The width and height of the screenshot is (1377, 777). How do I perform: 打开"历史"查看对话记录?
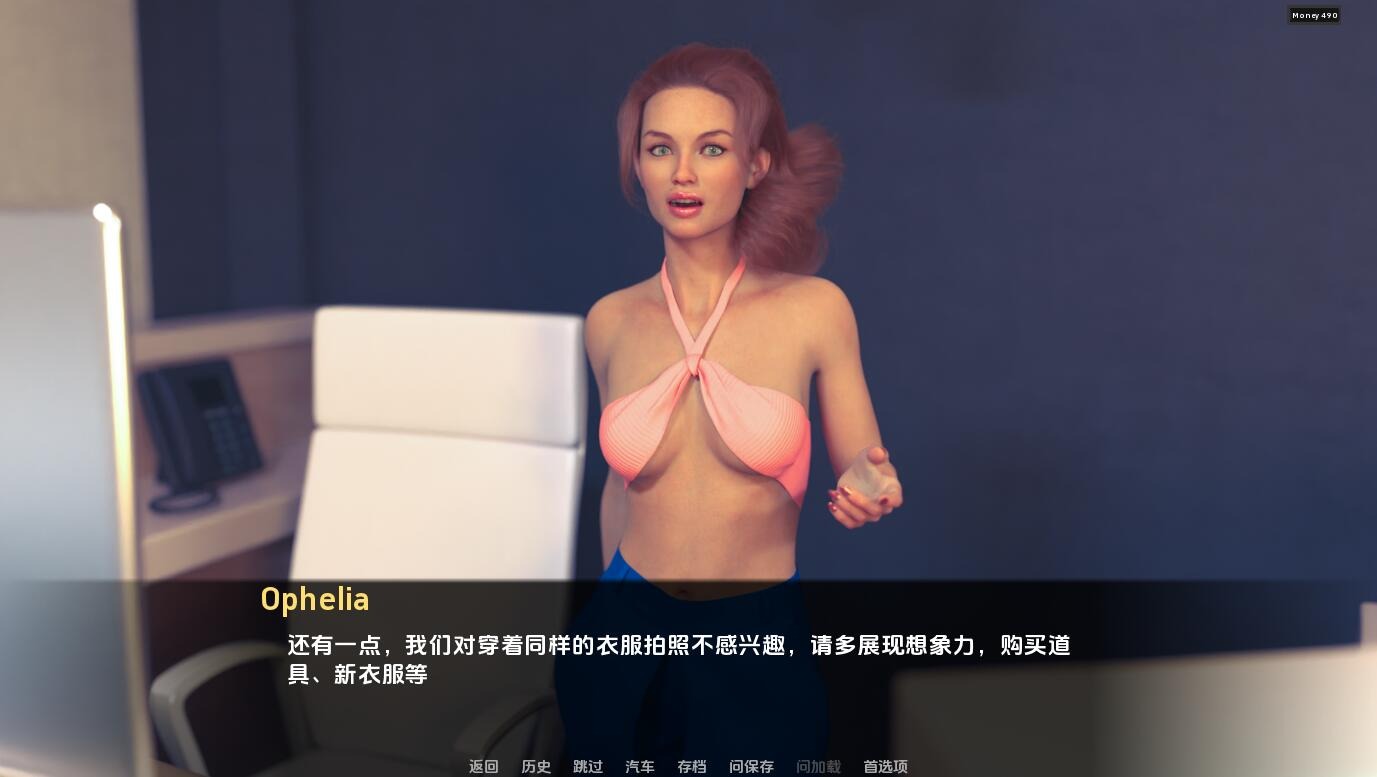(x=535, y=766)
